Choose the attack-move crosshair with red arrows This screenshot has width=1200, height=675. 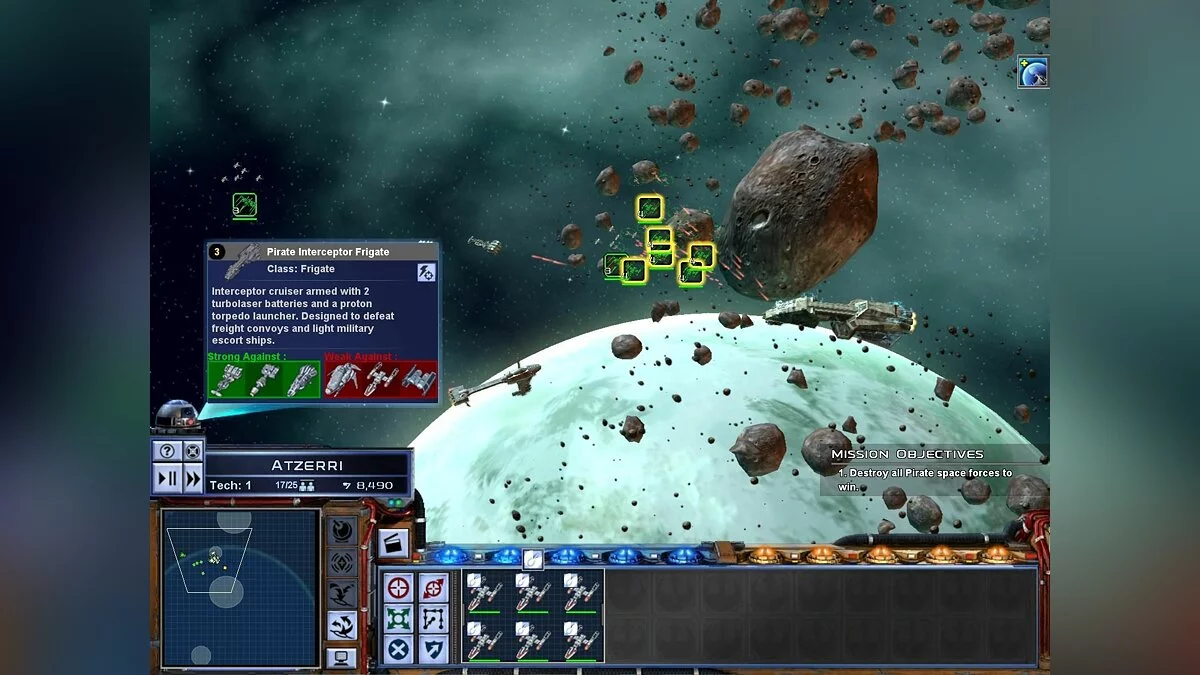[x=432, y=587]
